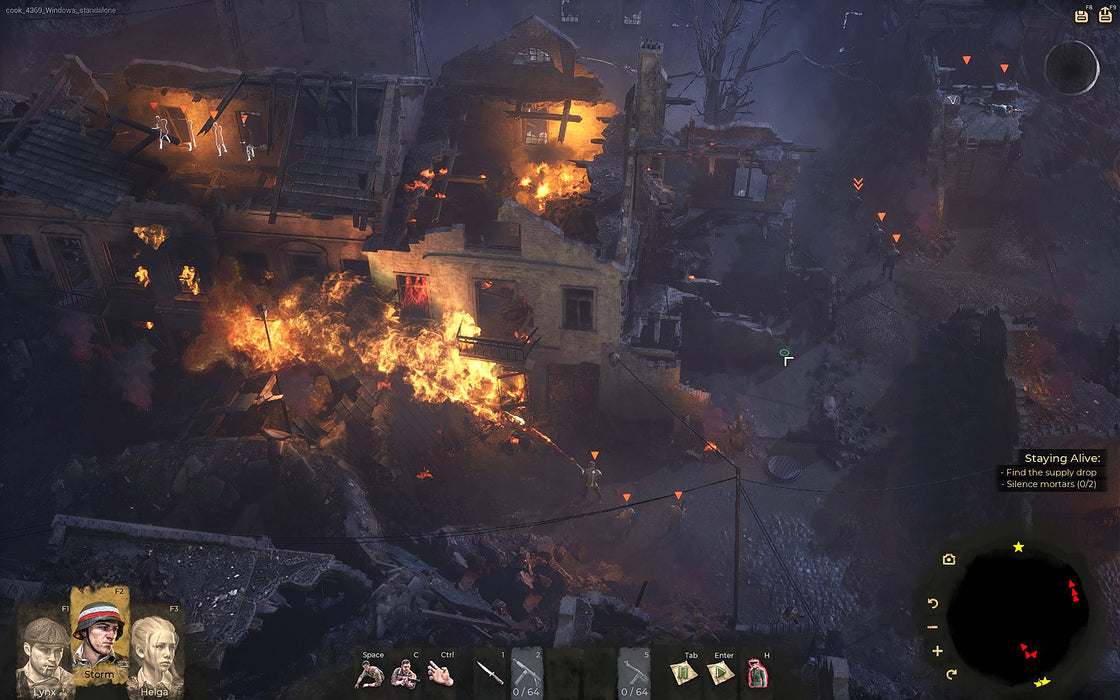
Task: Click the yellow star marker atop the minimap
Action: [x=1018, y=547]
